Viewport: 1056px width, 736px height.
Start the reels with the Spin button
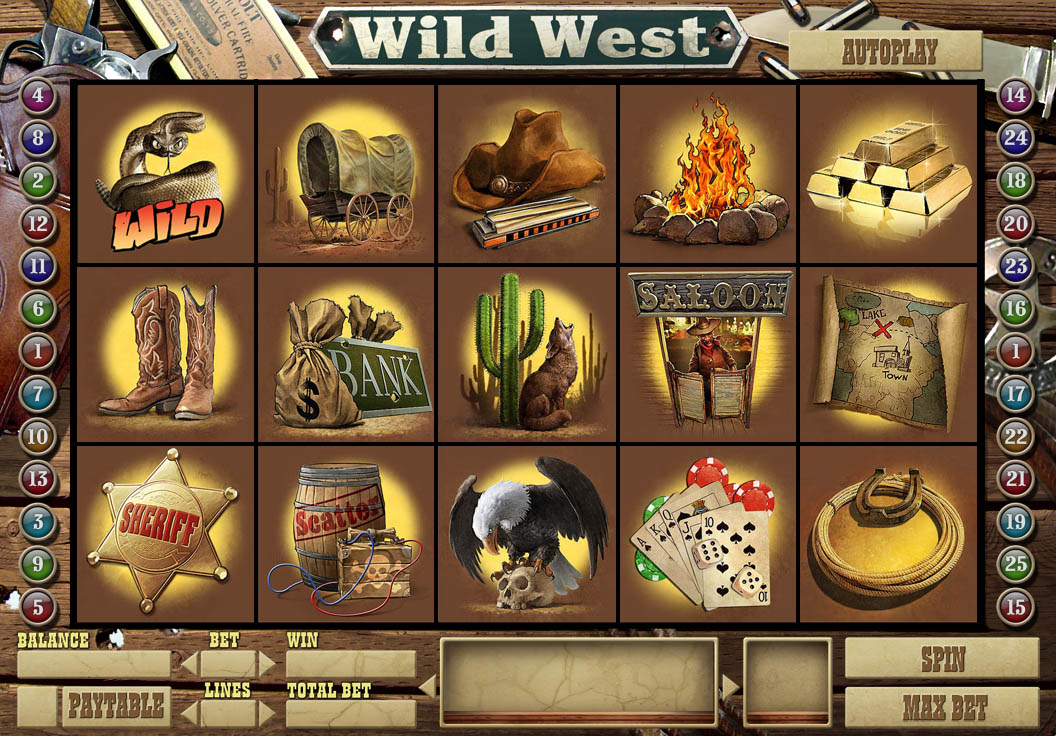point(941,659)
